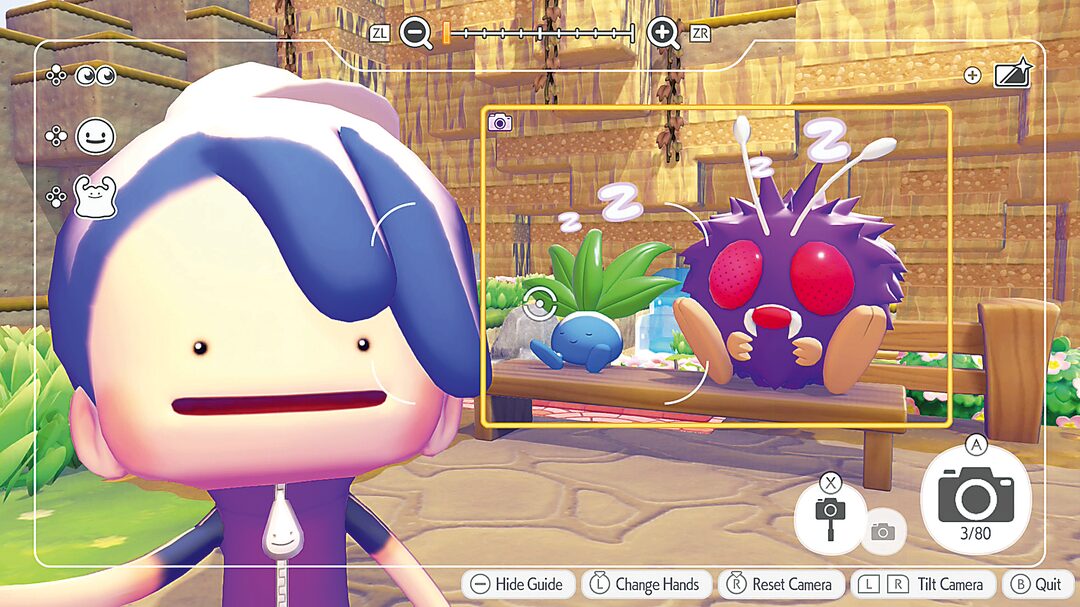Zoom in with the plus magnifier
The width and height of the screenshot is (1080, 607).
tap(663, 33)
